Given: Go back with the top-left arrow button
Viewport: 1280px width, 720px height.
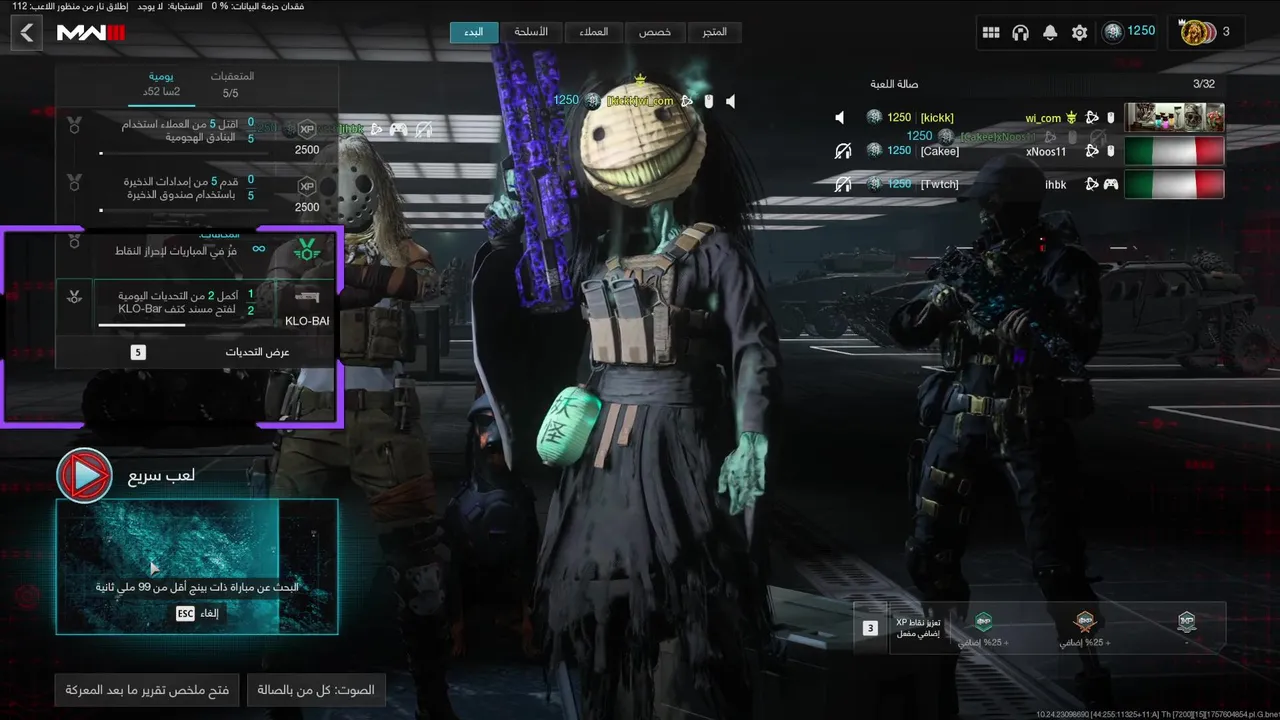Looking at the screenshot, I should [x=27, y=33].
